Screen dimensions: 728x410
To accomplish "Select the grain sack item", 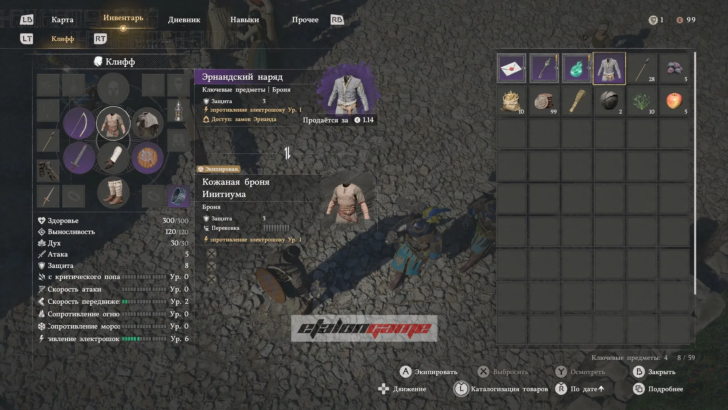I will (513, 100).
